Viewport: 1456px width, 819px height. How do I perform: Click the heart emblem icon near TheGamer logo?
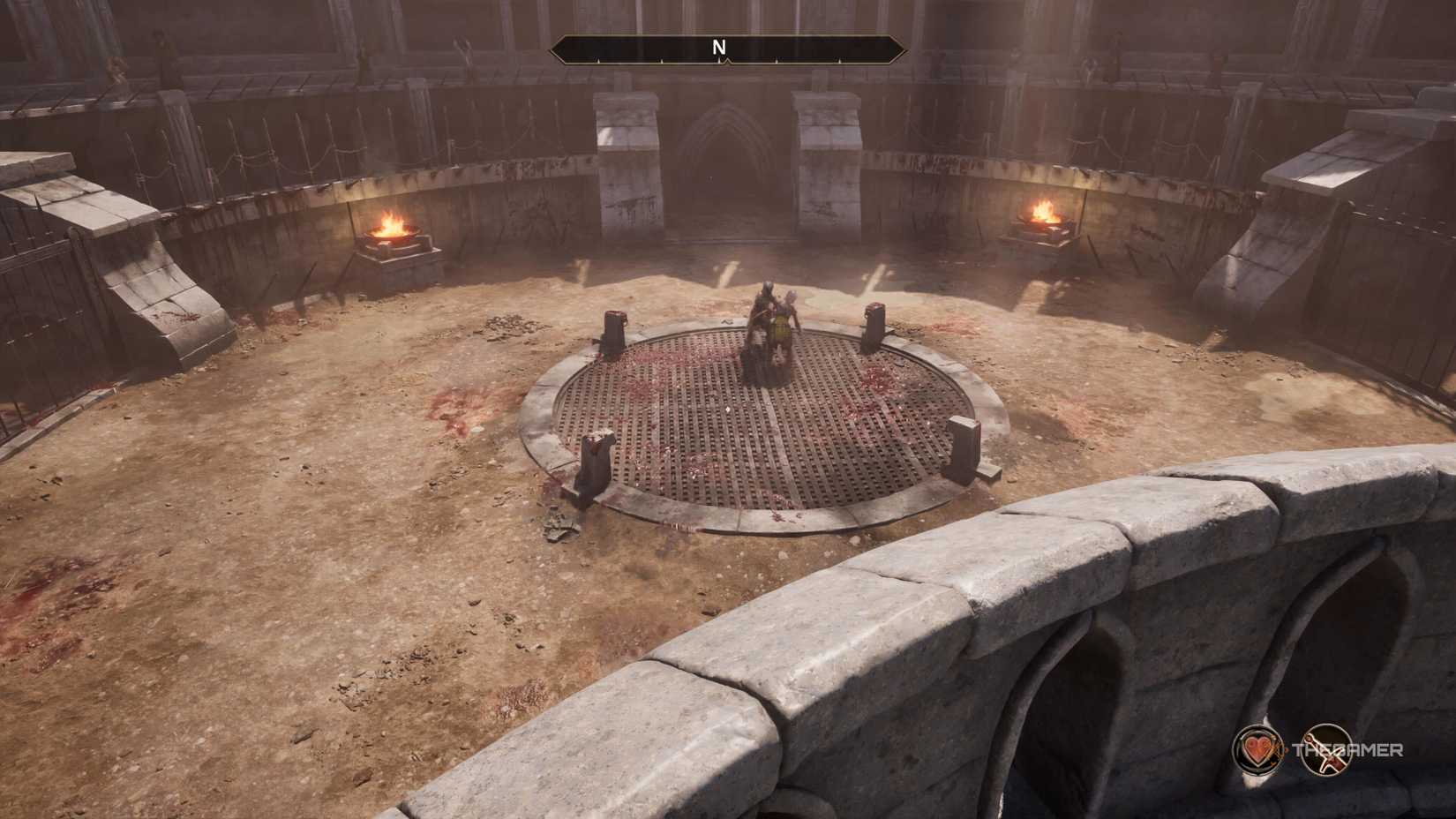(1257, 750)
